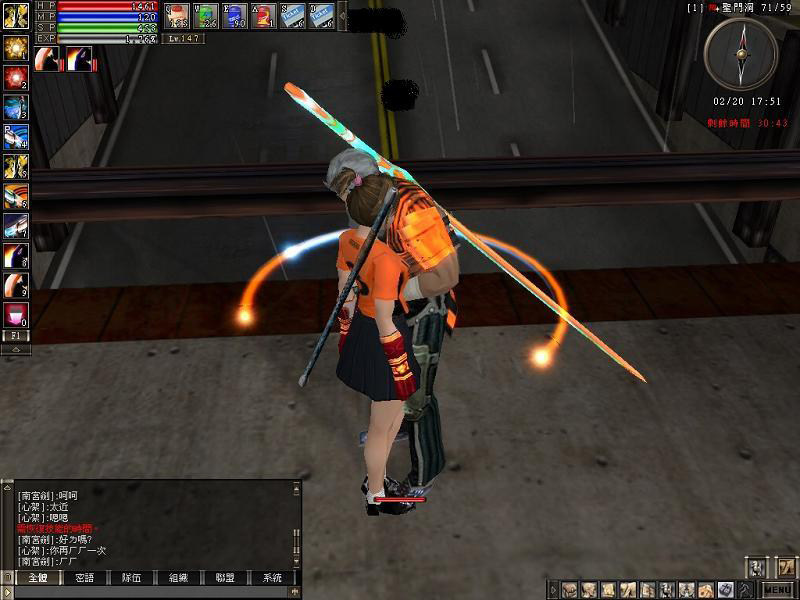Switch to the 密語 whisper tab
Screen dimensions: 800x600
pos(85,578)
